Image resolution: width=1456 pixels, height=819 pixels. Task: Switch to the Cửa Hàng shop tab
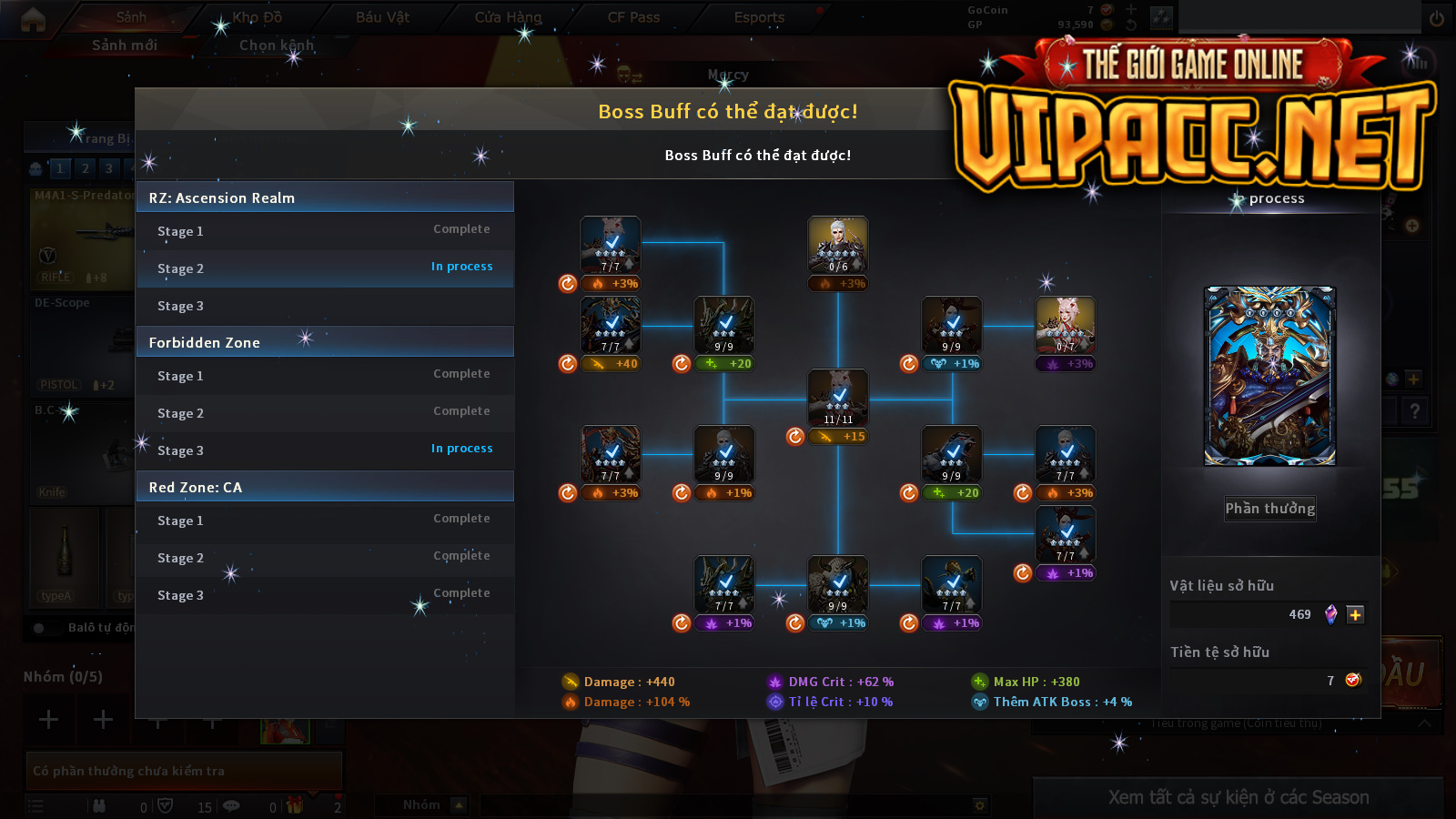pos(508,17)
